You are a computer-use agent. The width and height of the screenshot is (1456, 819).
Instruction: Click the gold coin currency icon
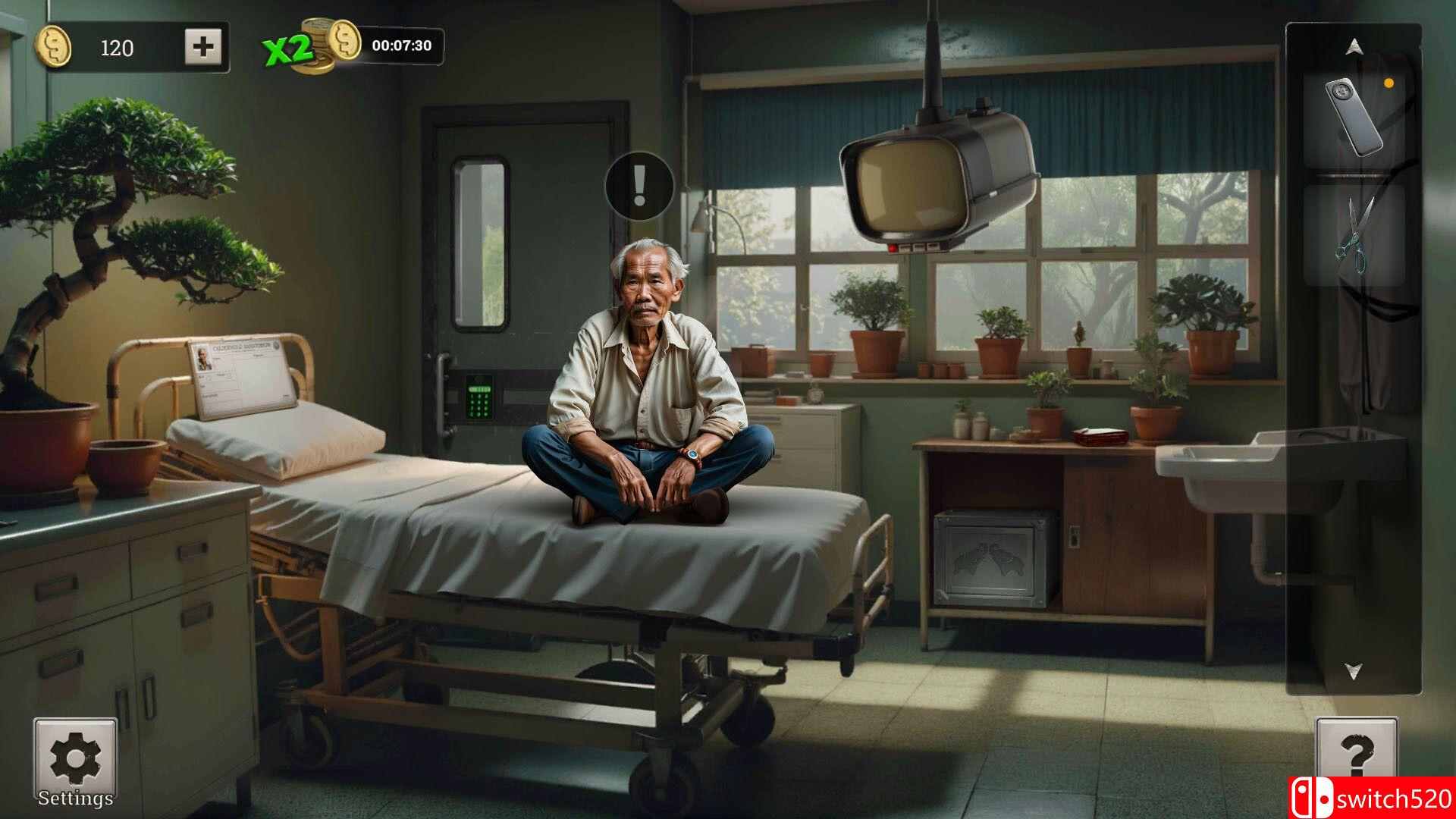tap(55, 48)
